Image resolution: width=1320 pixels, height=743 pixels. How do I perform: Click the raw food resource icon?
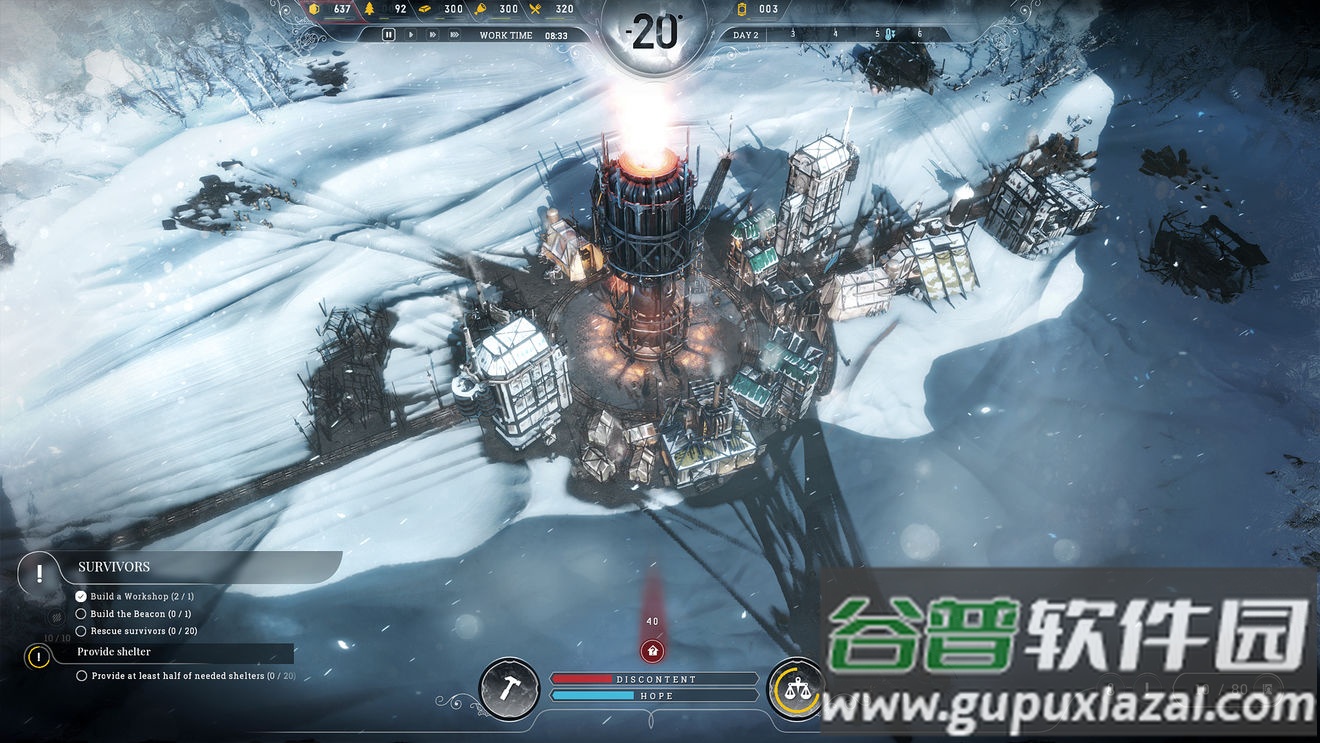(x=481, y=9)
